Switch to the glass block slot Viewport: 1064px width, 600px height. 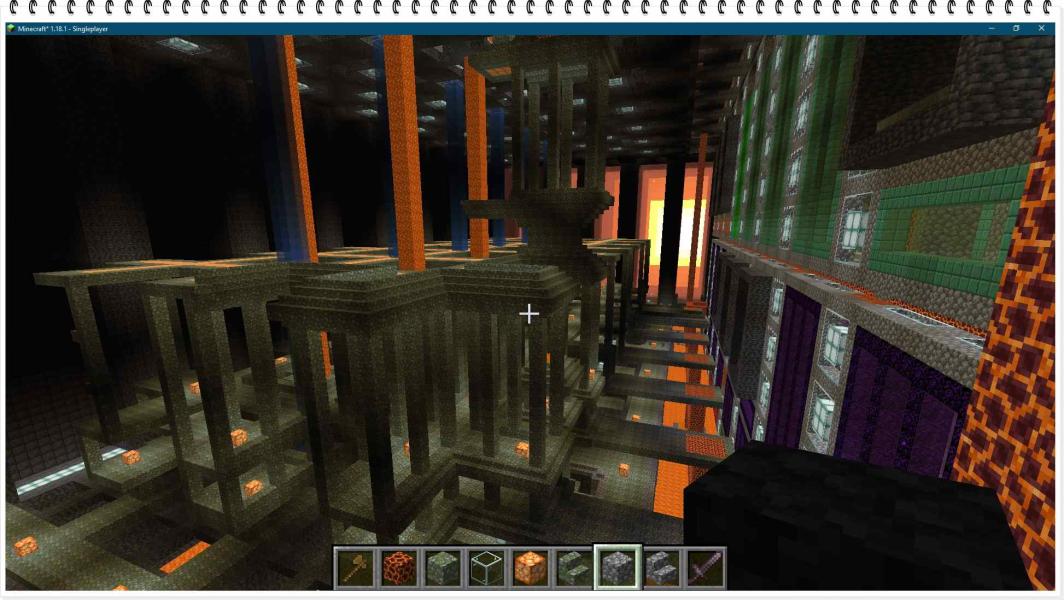[486, 568]
